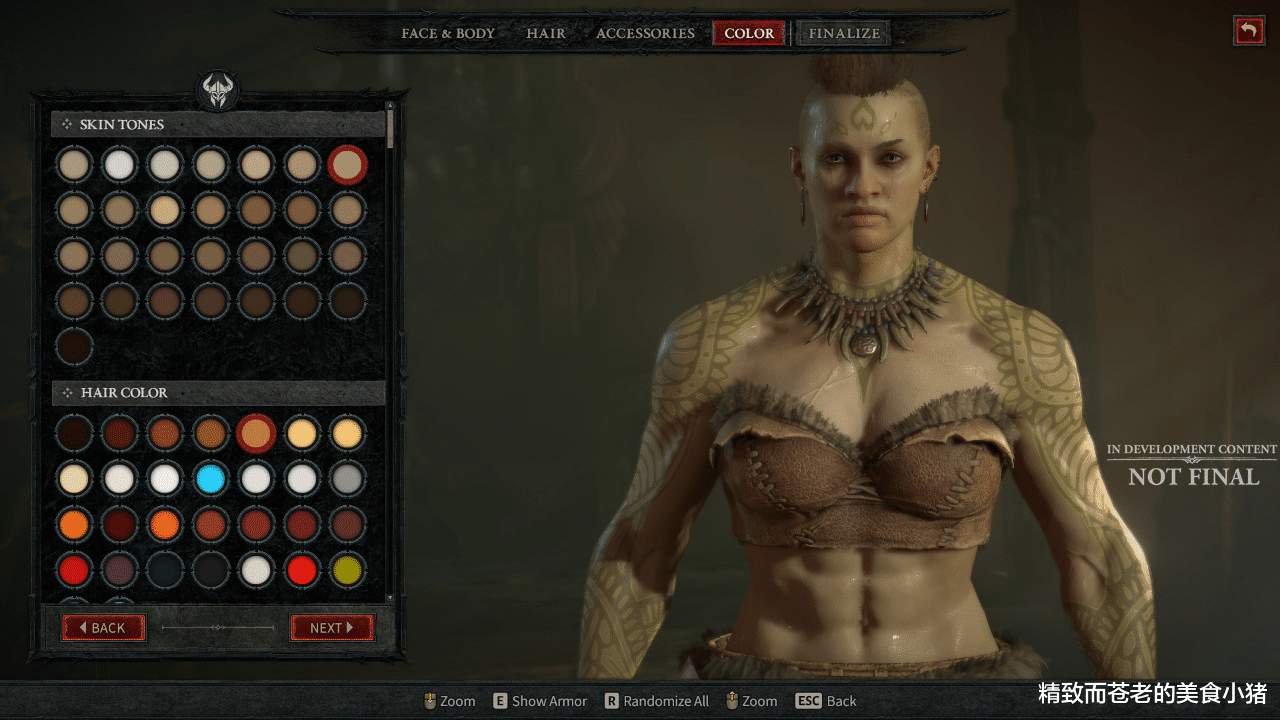Proceed with the Next button
Image resolution: width=1280 pixels, height=720 pixels.
pyautogui.click(x=331, y=628)
